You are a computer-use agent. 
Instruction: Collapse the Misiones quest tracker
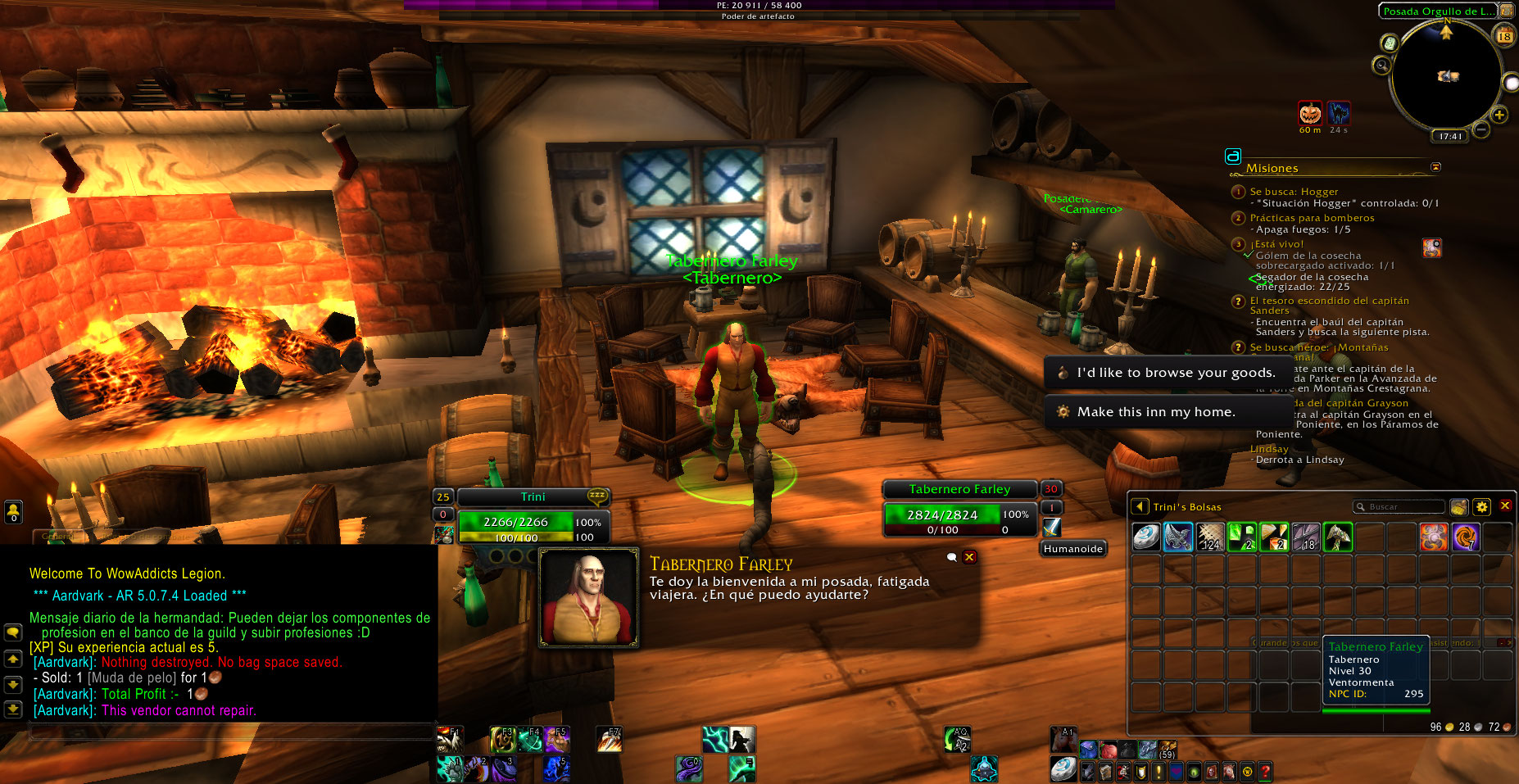1435,167
